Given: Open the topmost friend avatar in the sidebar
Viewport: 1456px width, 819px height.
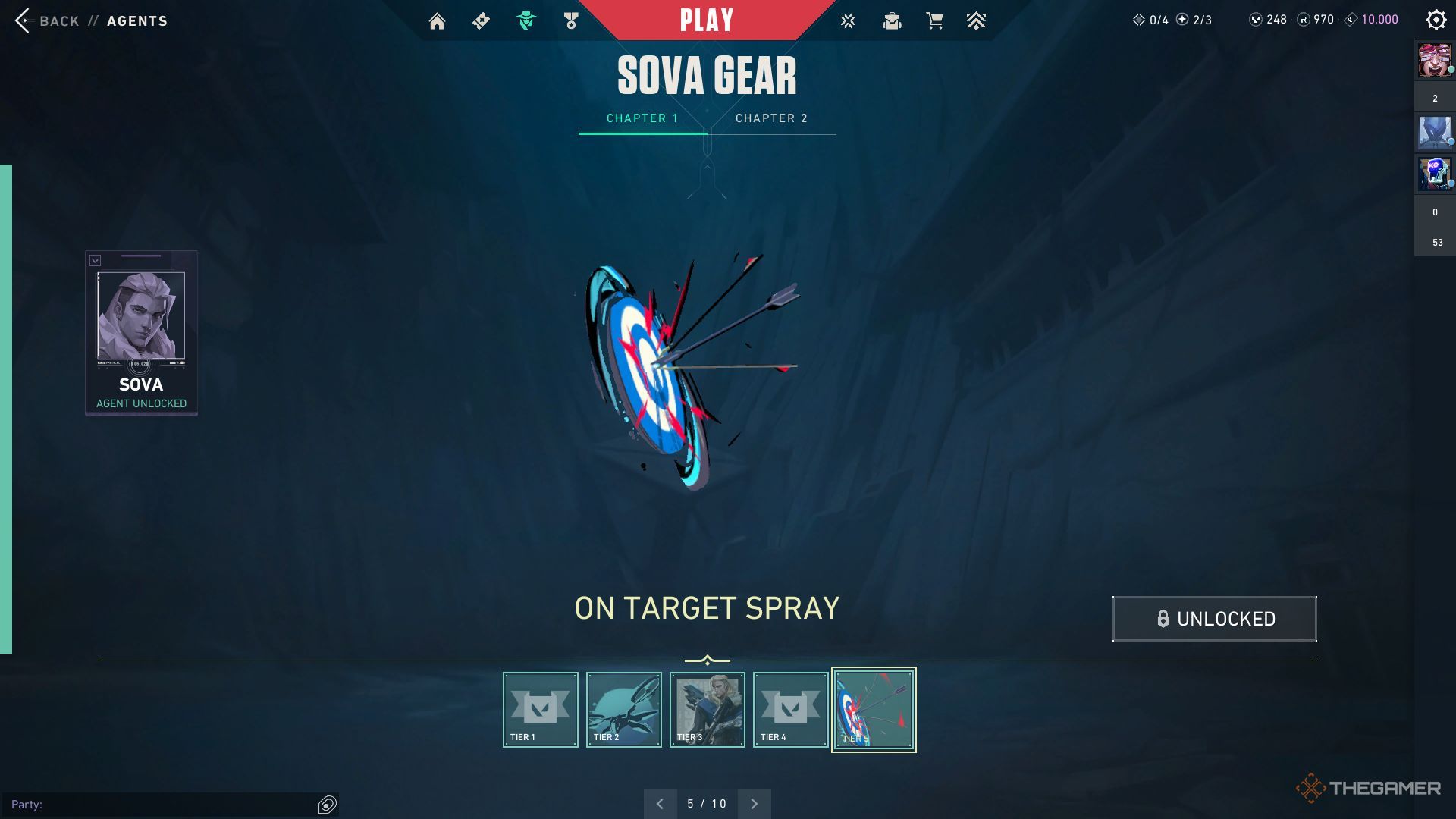Looking at the screenshot, I should coord(1434,61).
